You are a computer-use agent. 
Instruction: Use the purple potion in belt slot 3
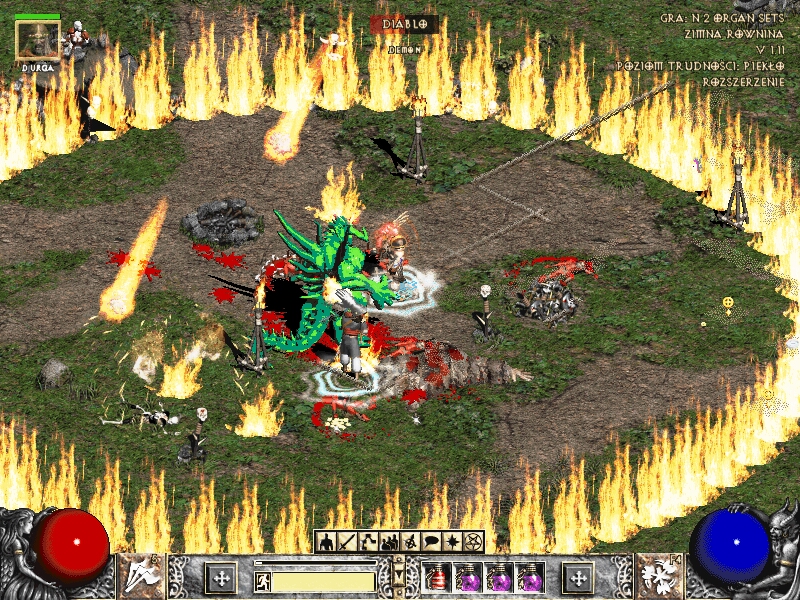pyautogui.click(x=498, y=578)
